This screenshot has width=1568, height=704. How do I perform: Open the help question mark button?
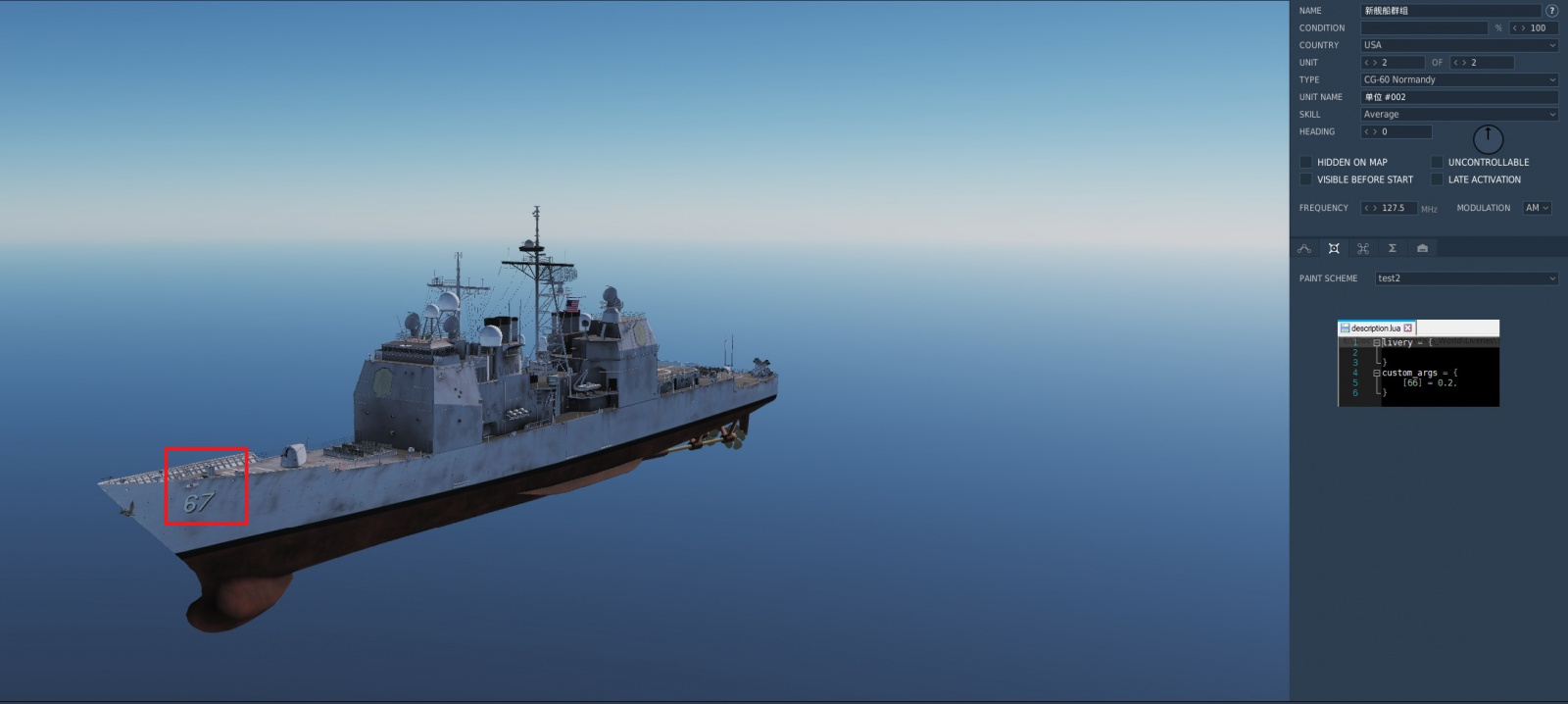(x=1551, y=11)
